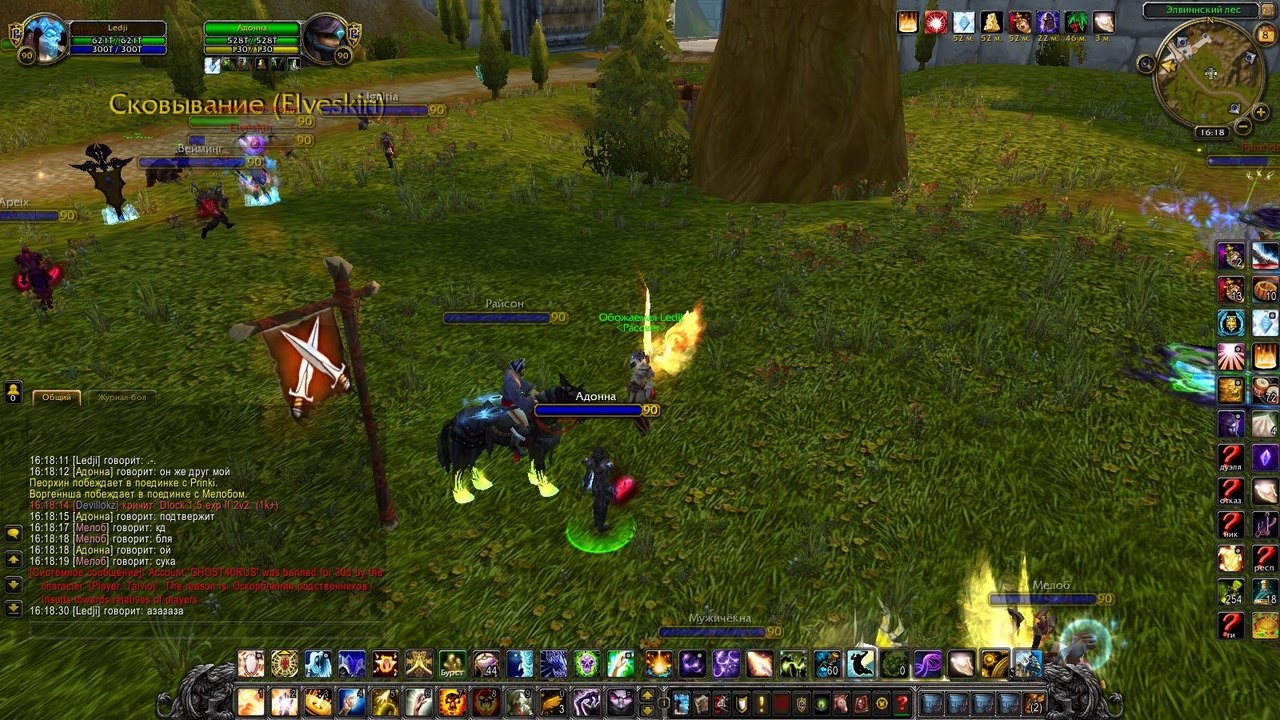Click the minimap zoom-out minus button
The image size is (1280, 720).
coord(1243,127)
